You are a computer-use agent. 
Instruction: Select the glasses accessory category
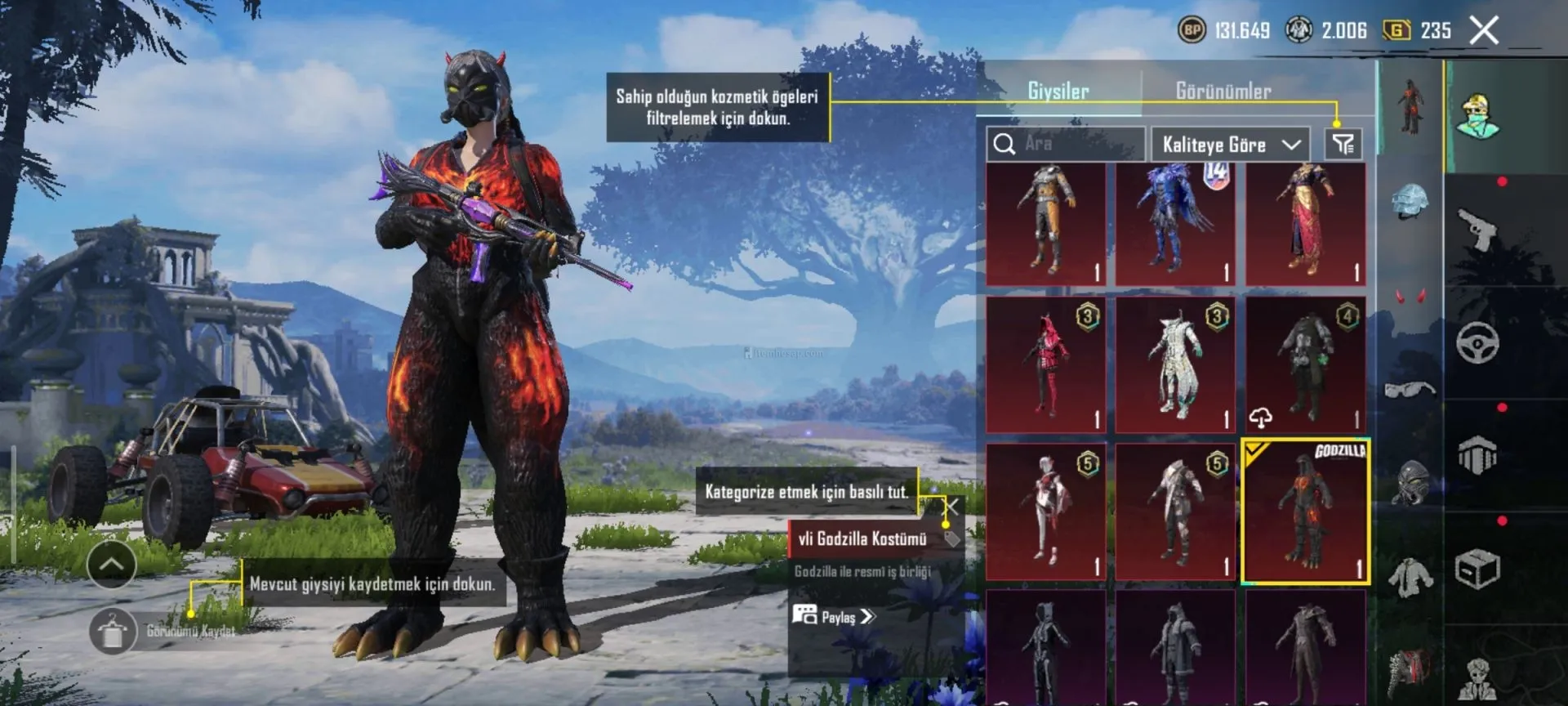coord(1410,389)
